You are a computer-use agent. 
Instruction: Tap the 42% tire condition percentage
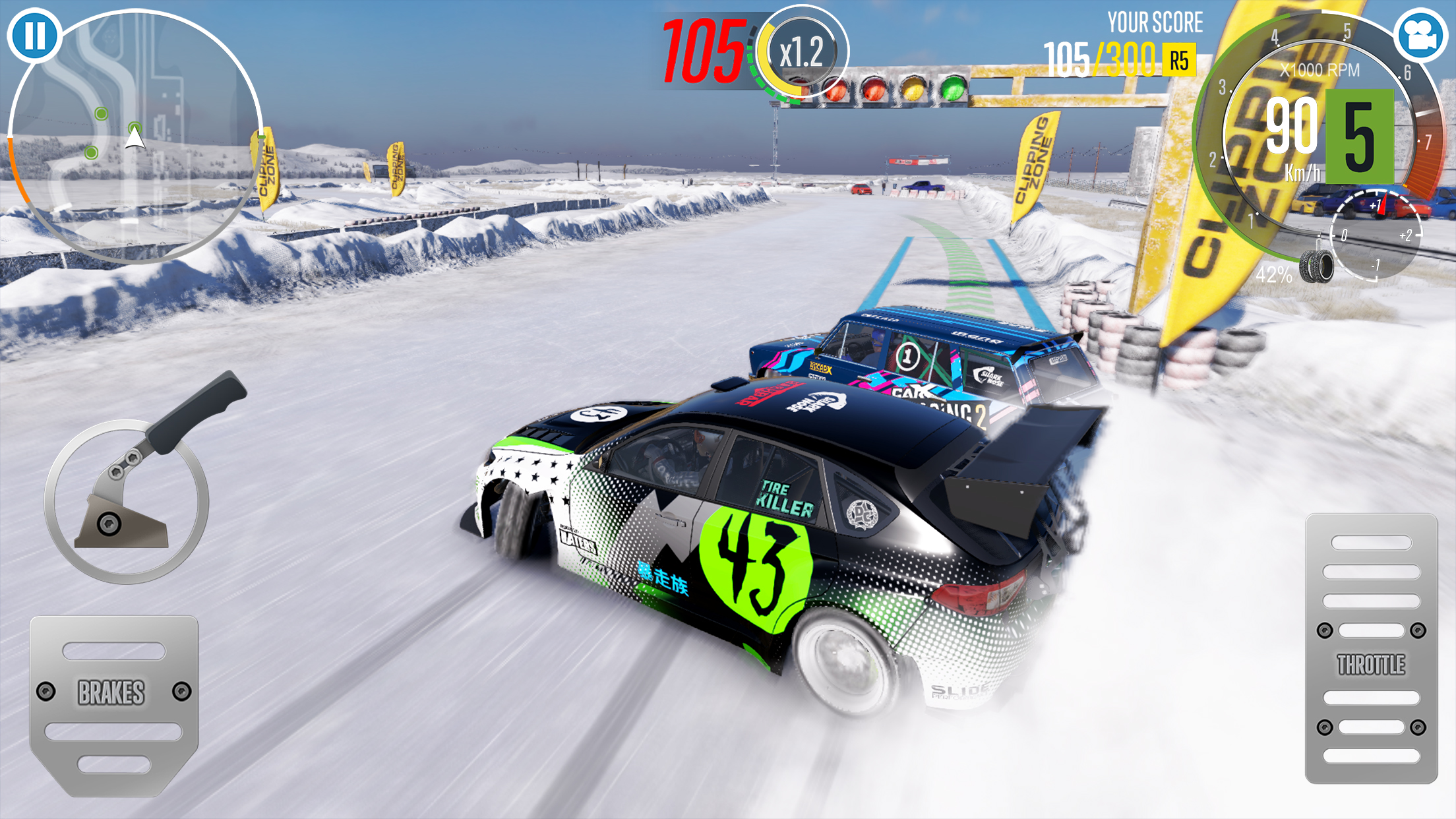(x=1273, y=274)
